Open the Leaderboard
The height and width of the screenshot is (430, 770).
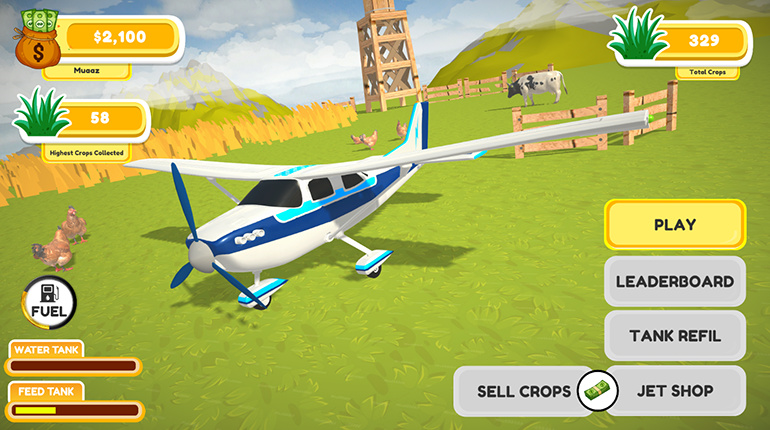point(674,281)
